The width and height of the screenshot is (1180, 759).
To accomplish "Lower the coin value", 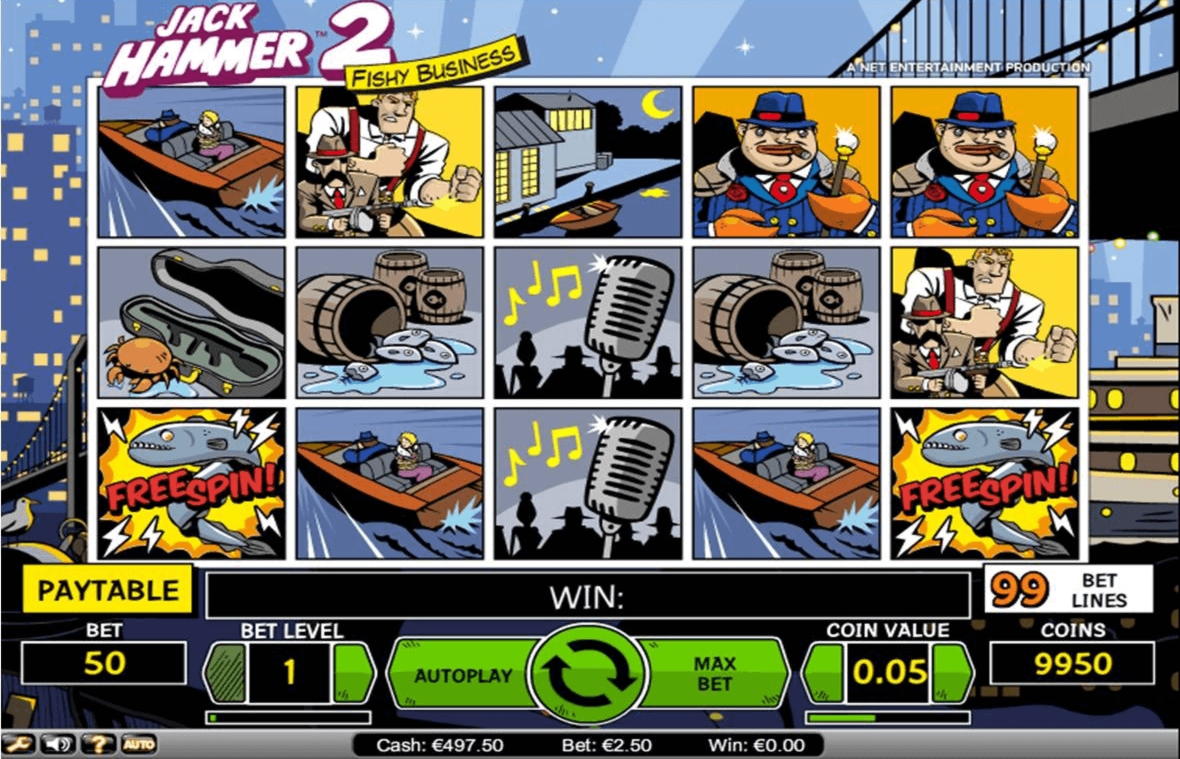I will pyautogui.click(x=824, y=673).
